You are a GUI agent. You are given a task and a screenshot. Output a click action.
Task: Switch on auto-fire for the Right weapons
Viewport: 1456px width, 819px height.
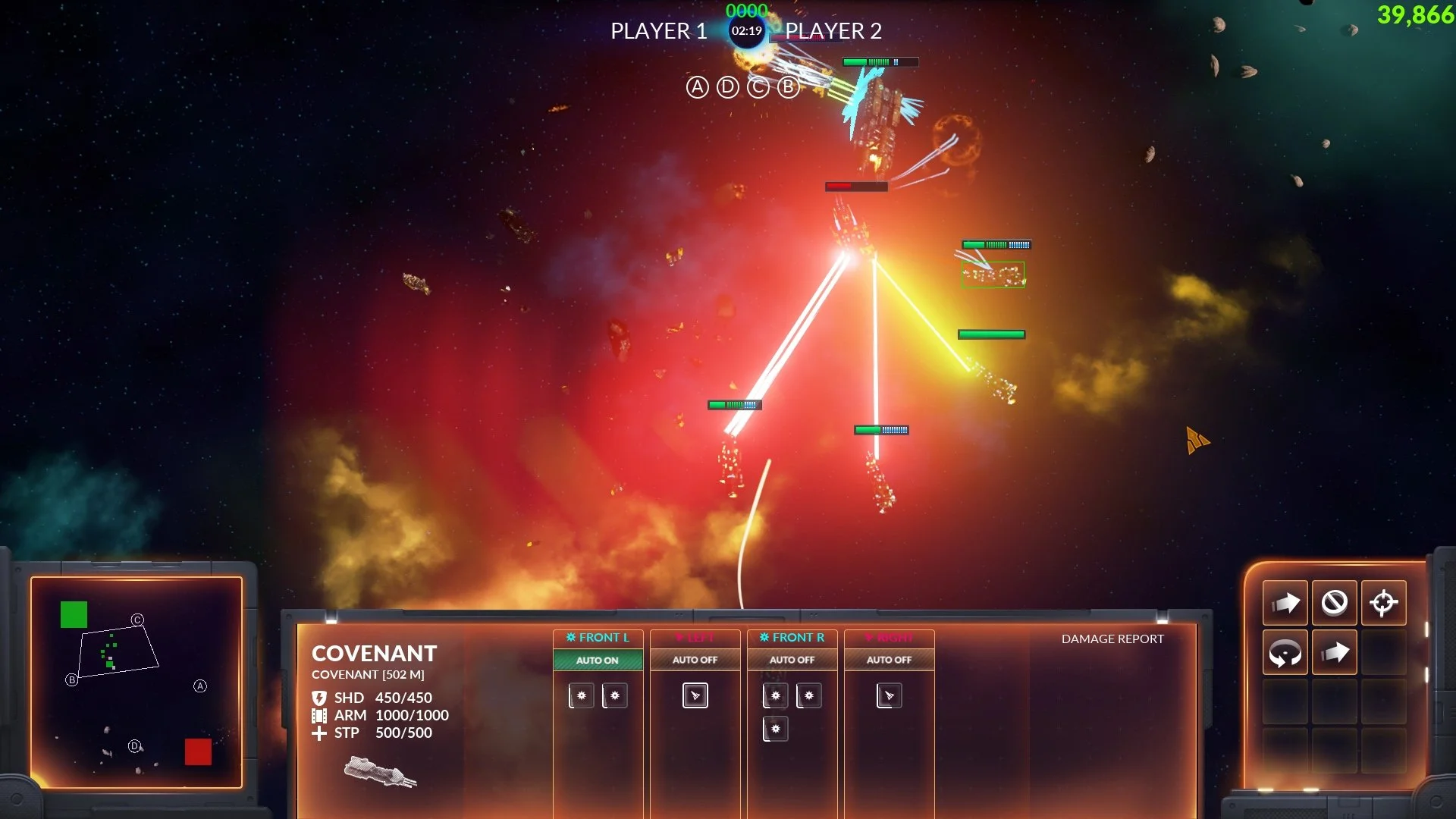pyautogui.click(x=889, y=661)
